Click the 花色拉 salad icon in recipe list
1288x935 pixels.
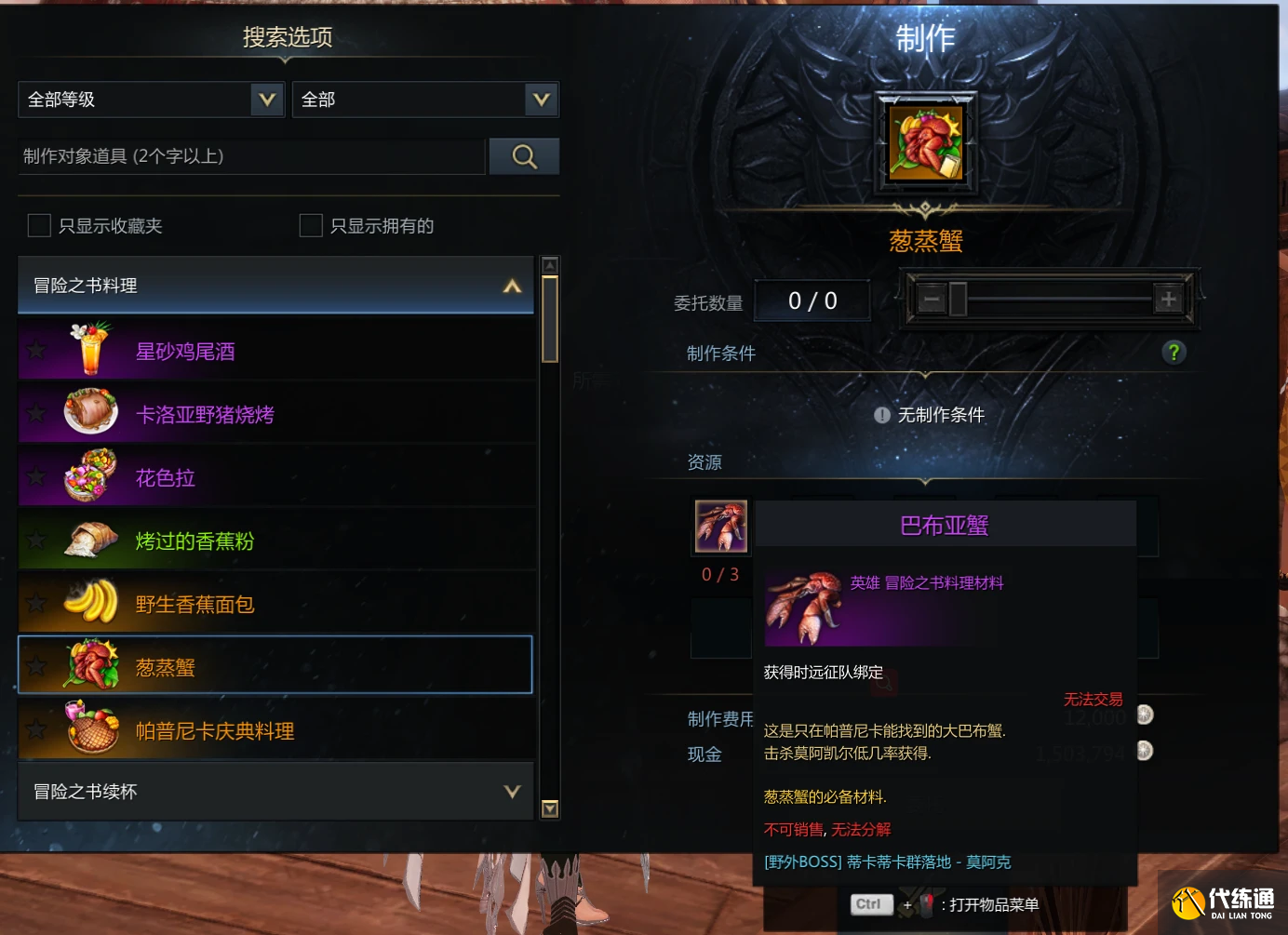(x=90, y=475)
